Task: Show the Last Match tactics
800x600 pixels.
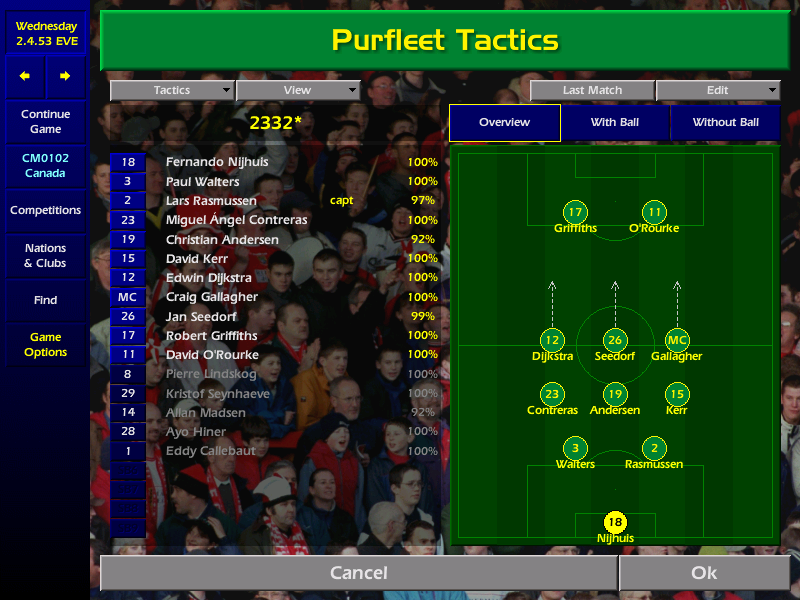Action: (x=592, y=90)
